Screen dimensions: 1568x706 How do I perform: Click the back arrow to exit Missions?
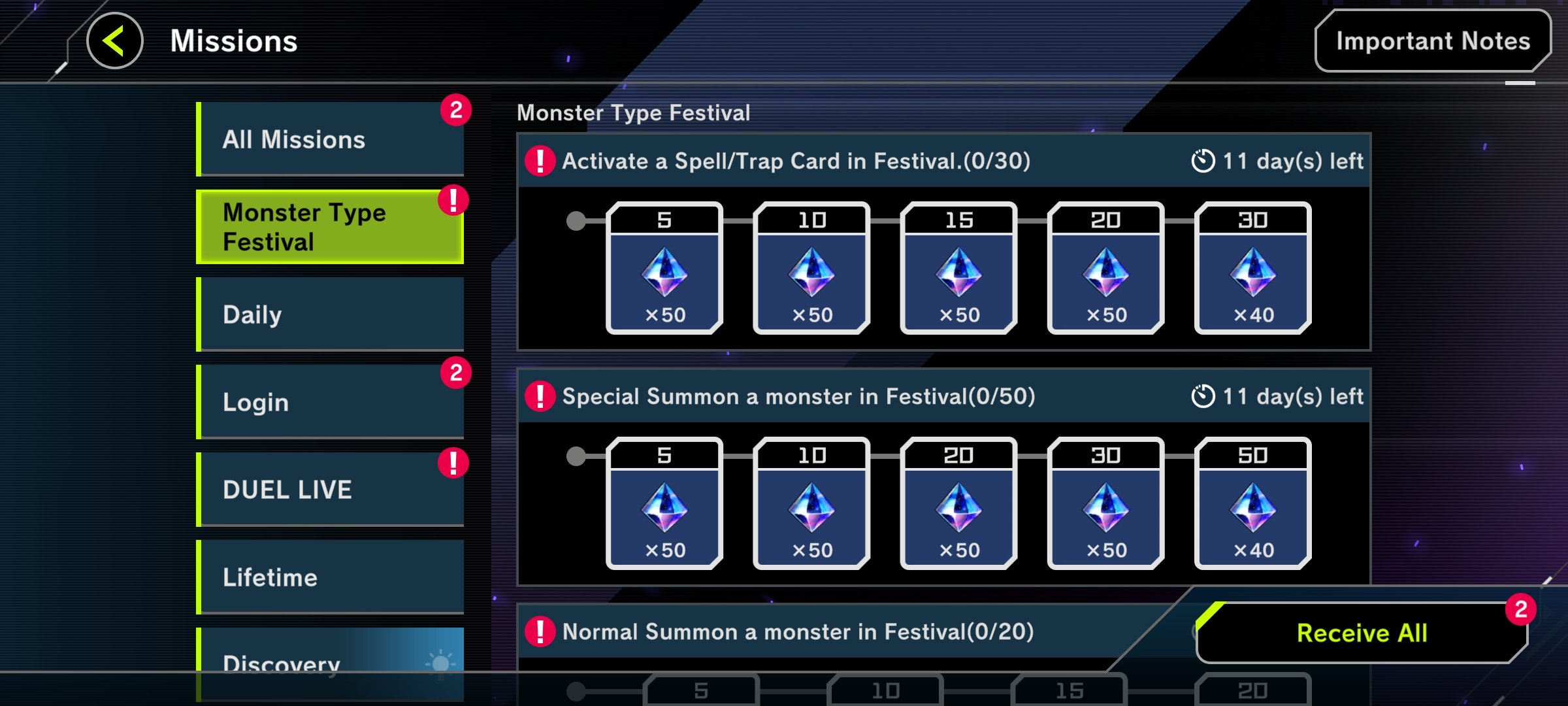click(114, 41)
